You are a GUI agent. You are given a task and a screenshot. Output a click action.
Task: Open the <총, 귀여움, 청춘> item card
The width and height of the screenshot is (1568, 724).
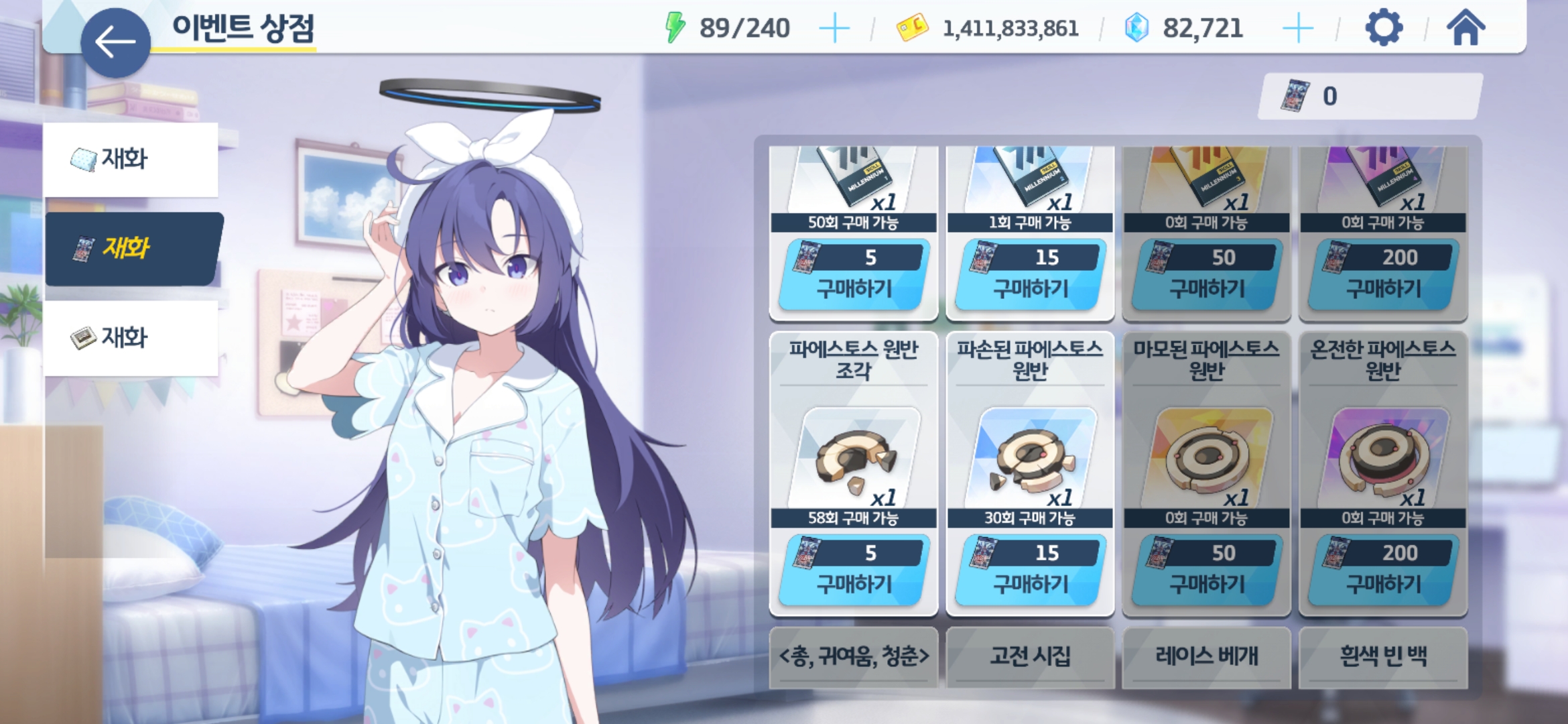[853, 656]
